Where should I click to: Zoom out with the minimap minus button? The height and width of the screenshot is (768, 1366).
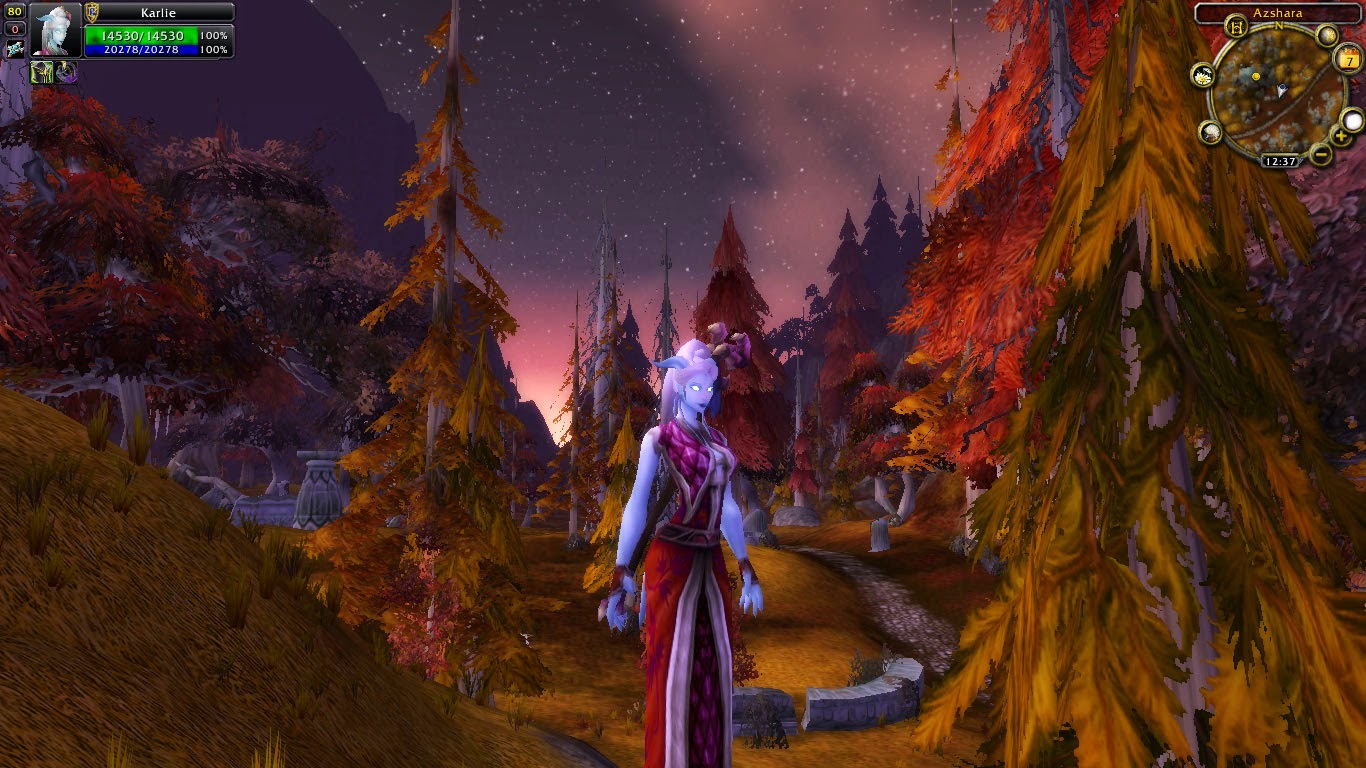(x=1320, y=154)
